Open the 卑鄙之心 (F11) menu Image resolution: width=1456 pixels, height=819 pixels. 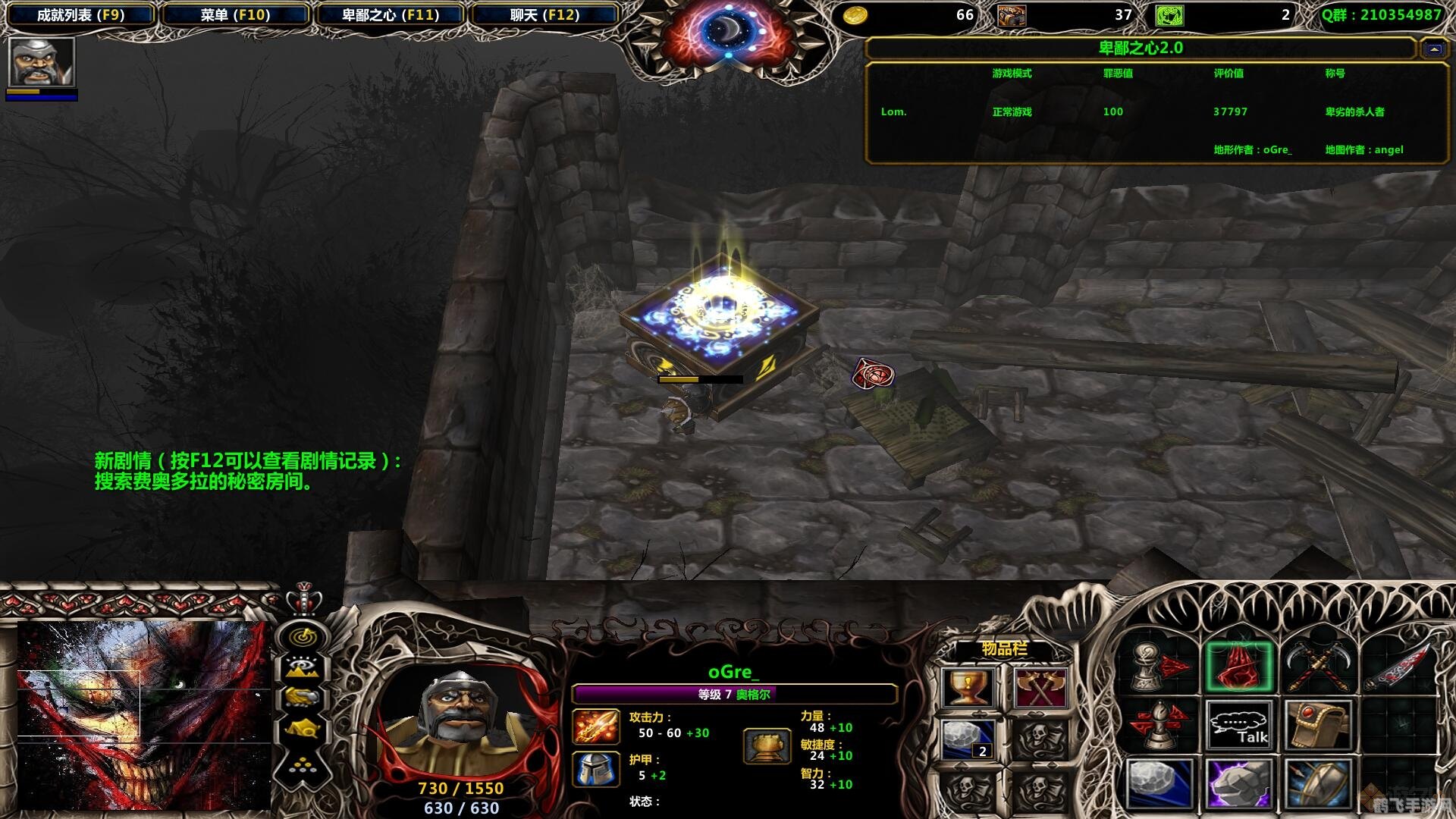point(391,15)
